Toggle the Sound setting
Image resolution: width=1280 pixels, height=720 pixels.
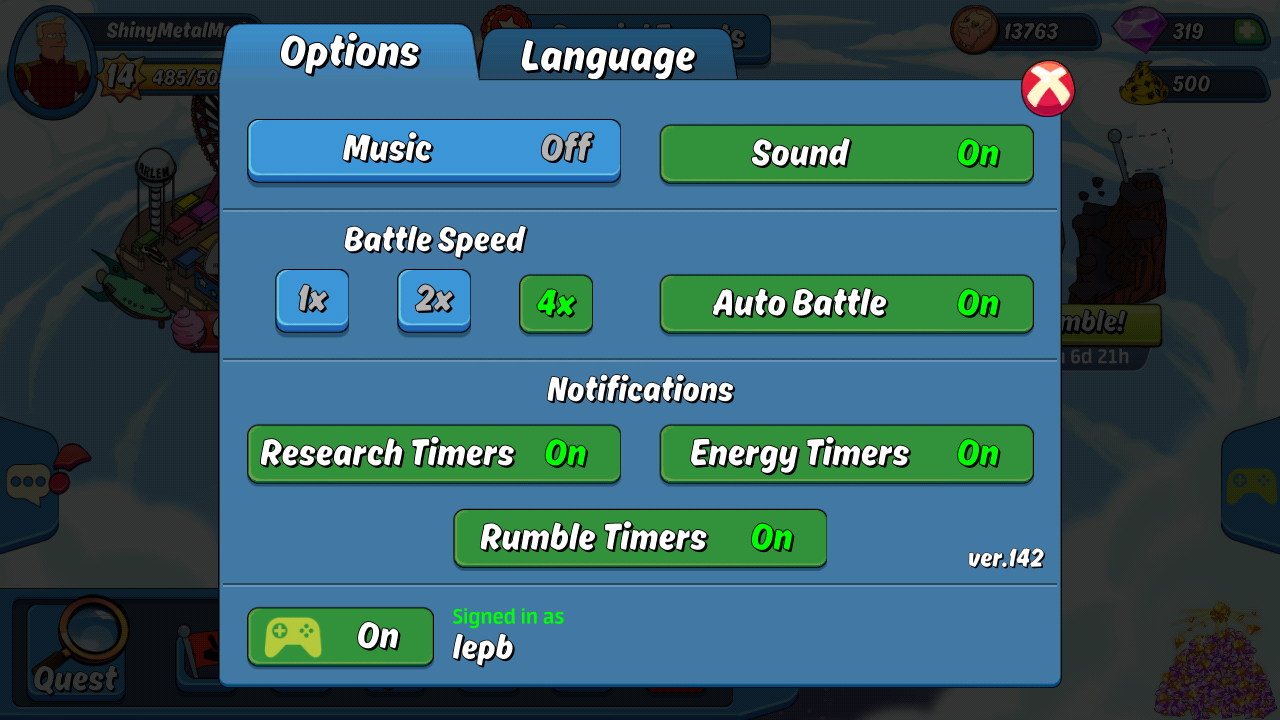click(846, 153)
